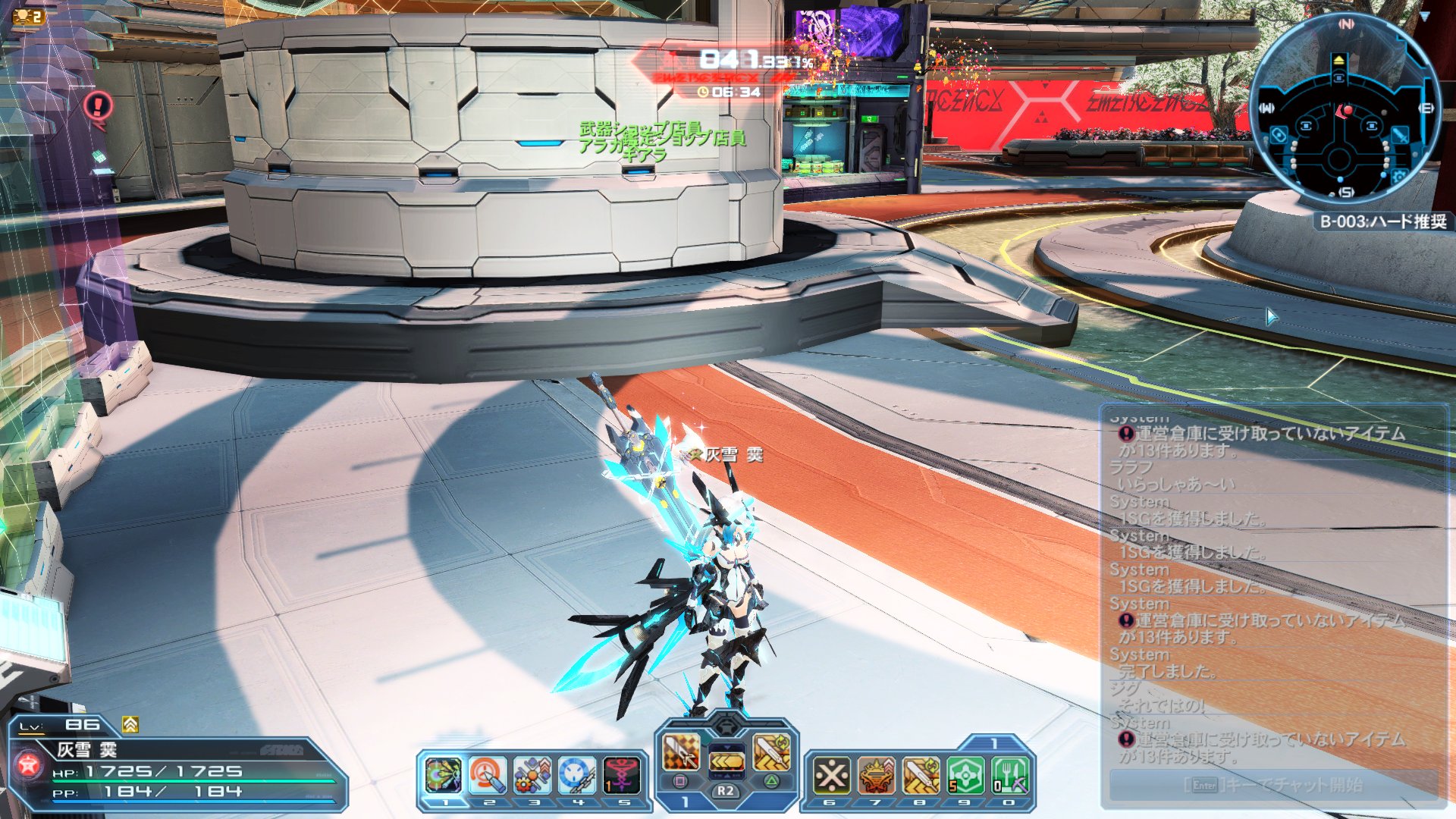Use the orange target and bullet skill

(487, 776)
